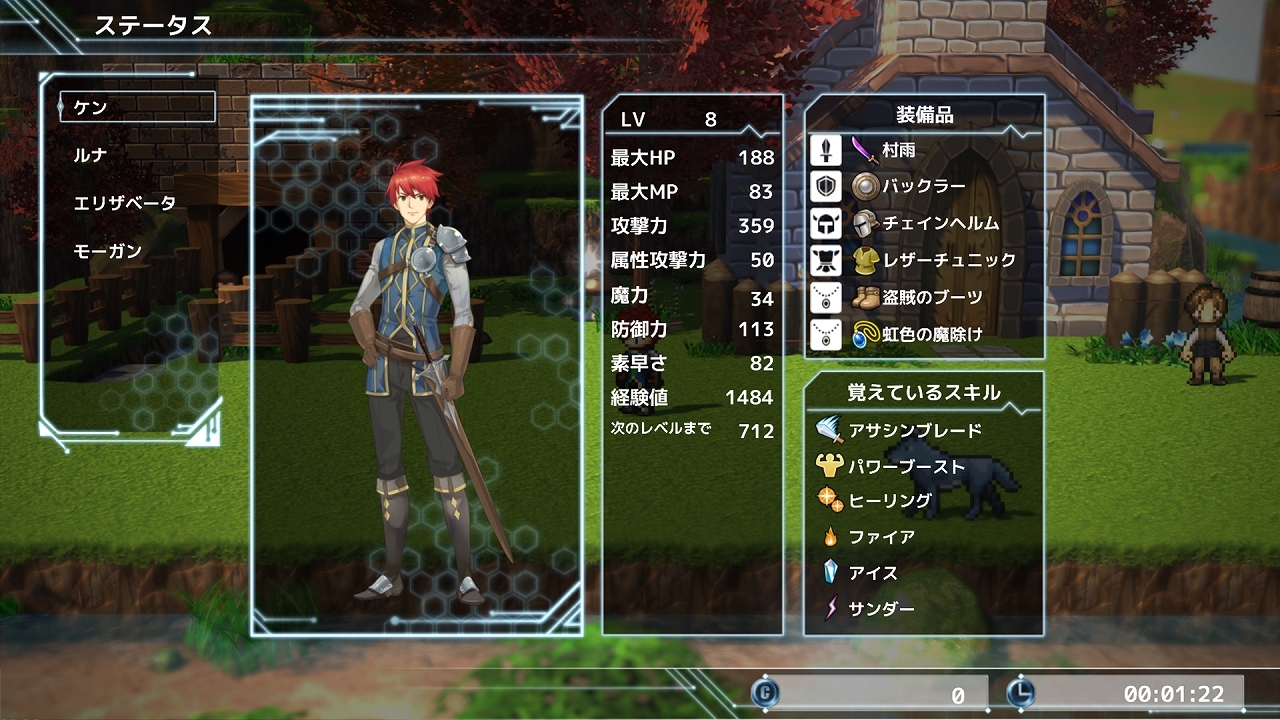Select ケン in the party list
Image resolution: width=1280 pixels, height=720 pixels.
(x=137, y=107)
